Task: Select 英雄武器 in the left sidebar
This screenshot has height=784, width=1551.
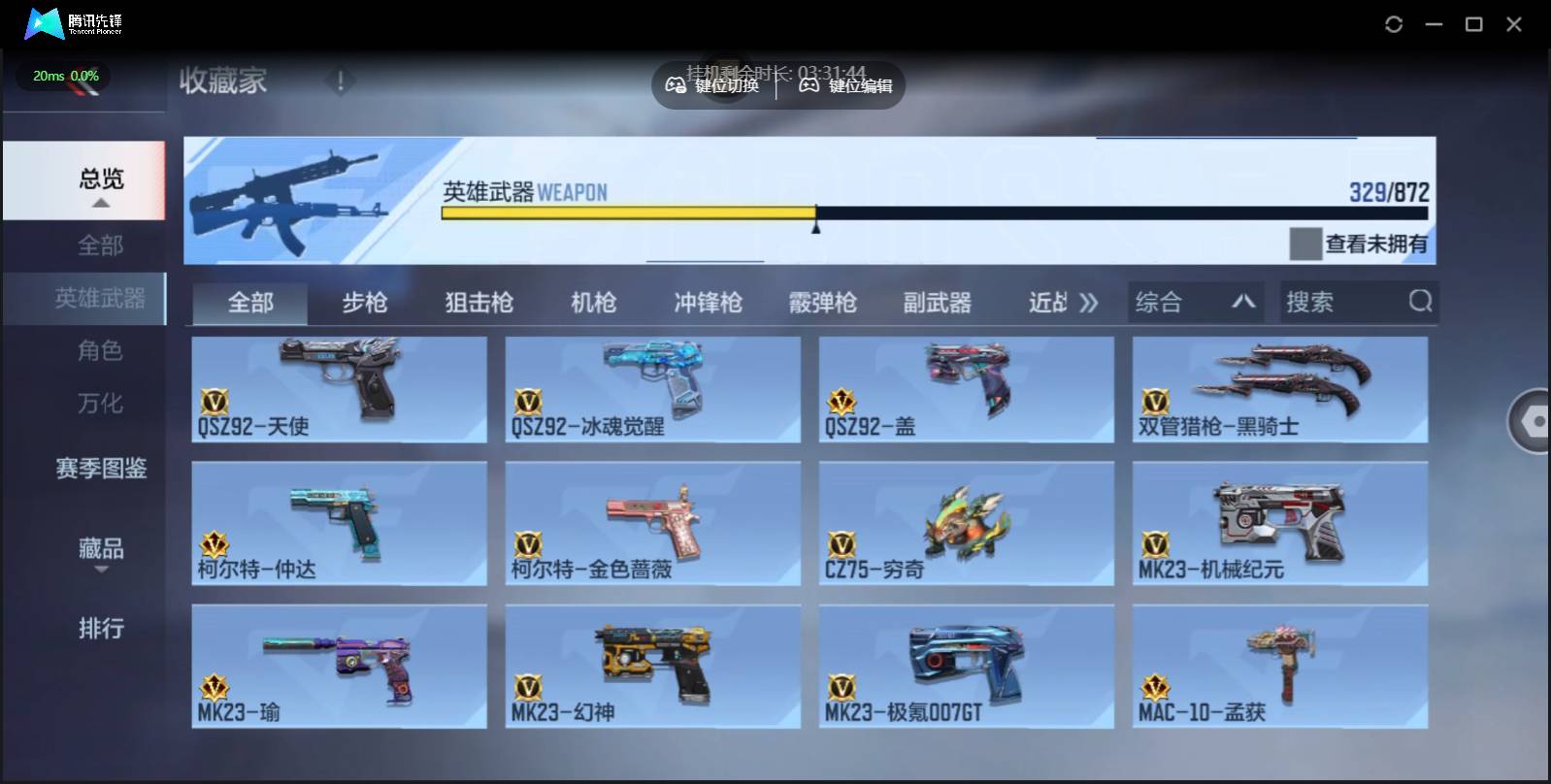Action: (x=101, y=299)
